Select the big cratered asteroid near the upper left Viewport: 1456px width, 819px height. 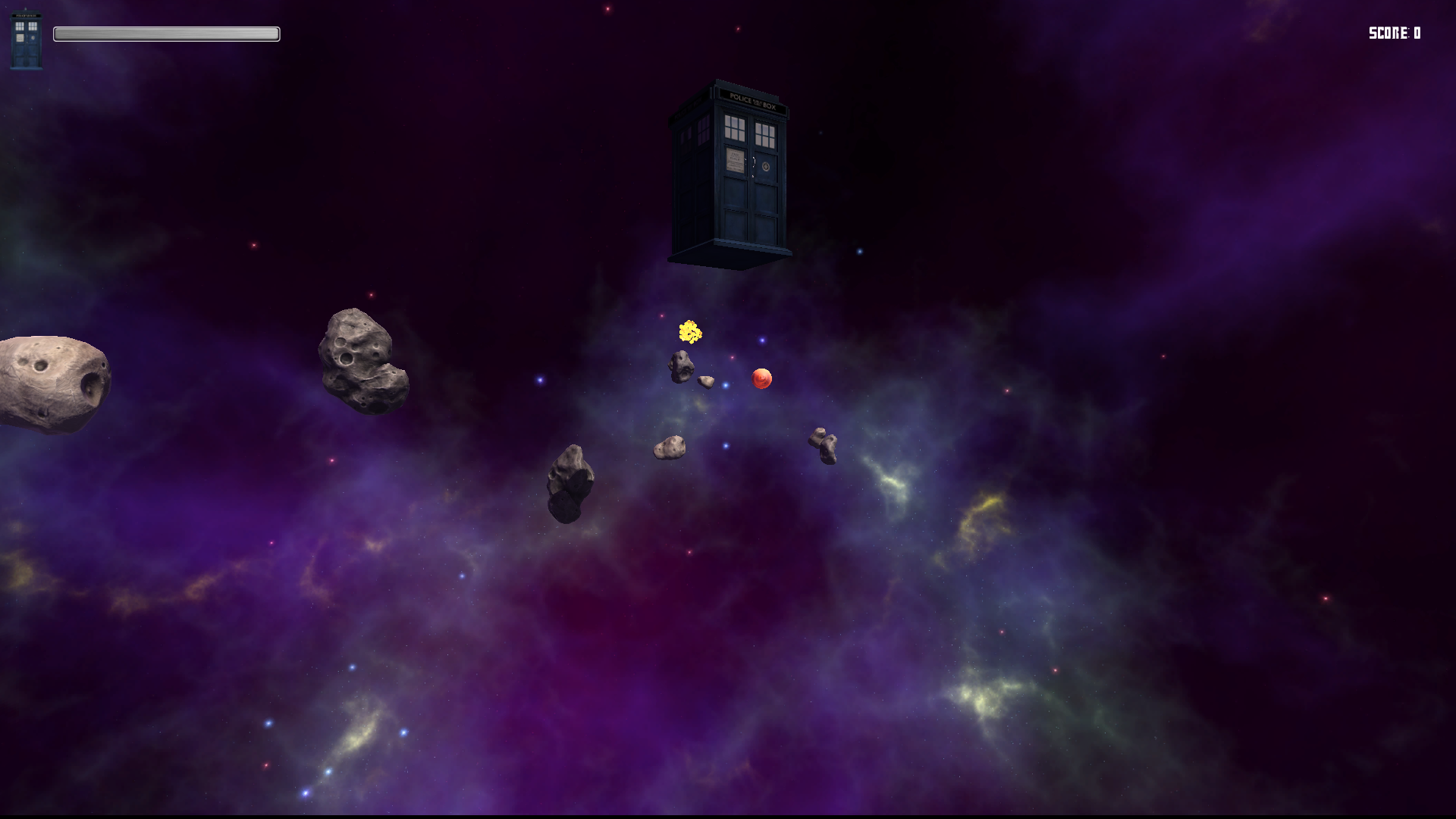pos(362,358)
